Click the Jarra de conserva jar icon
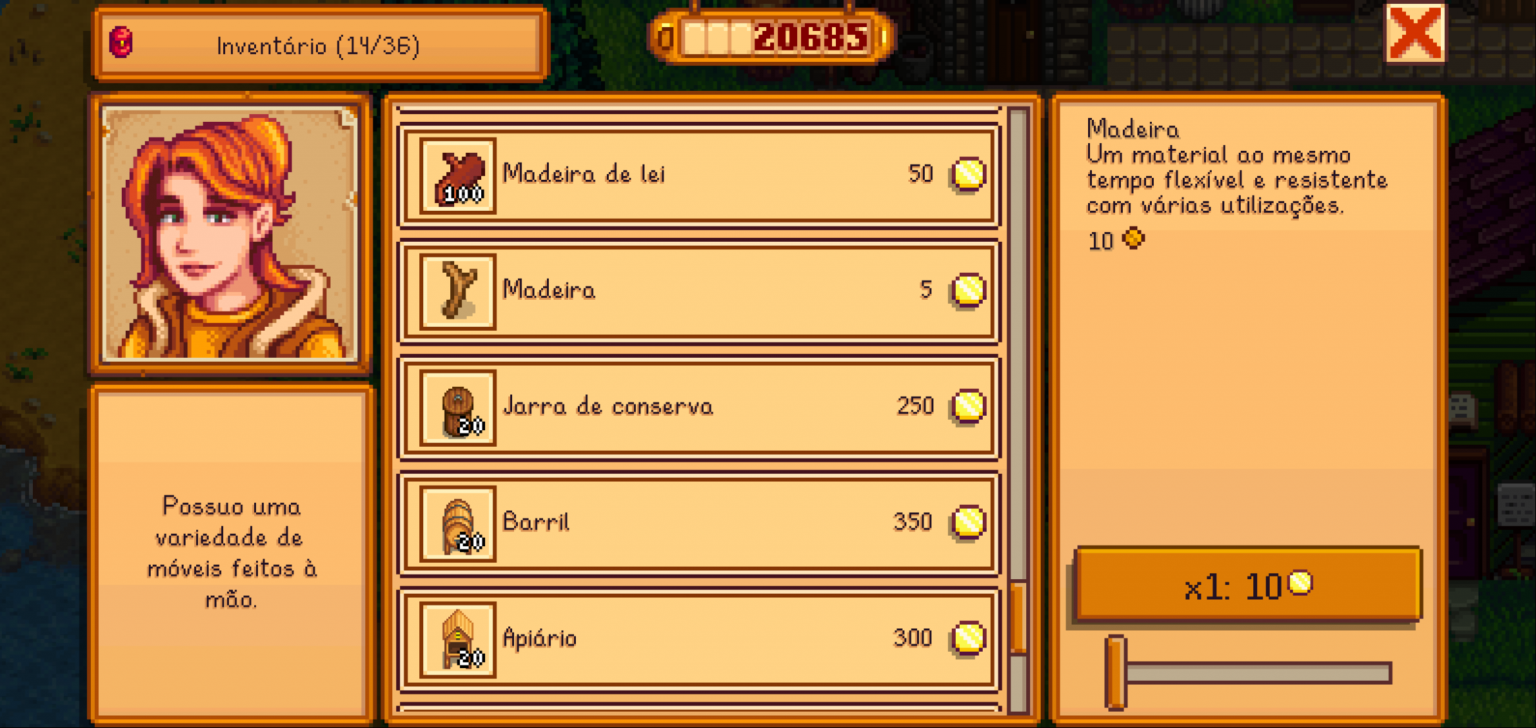This screenshot has width=1536, height=728. click(x=456, y=406)
